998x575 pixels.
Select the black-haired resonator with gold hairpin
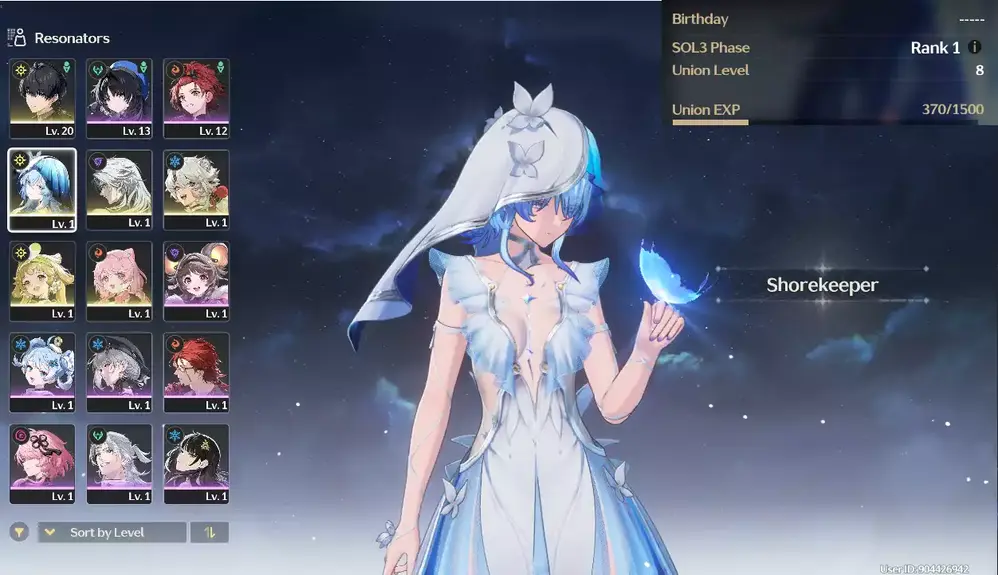196,463
